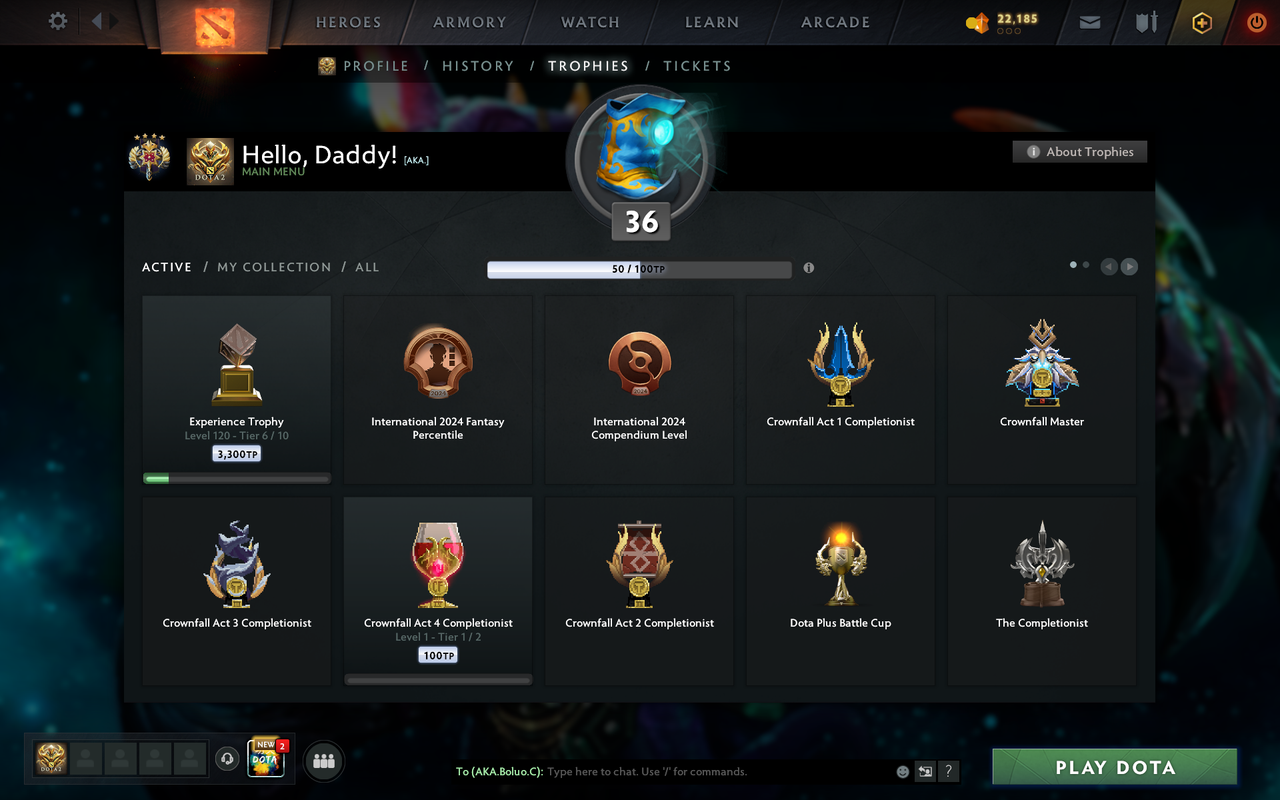Click the 50/100 TP progress bar
The height and width of the screenshot is (800, 1280).
click(639, 268)
